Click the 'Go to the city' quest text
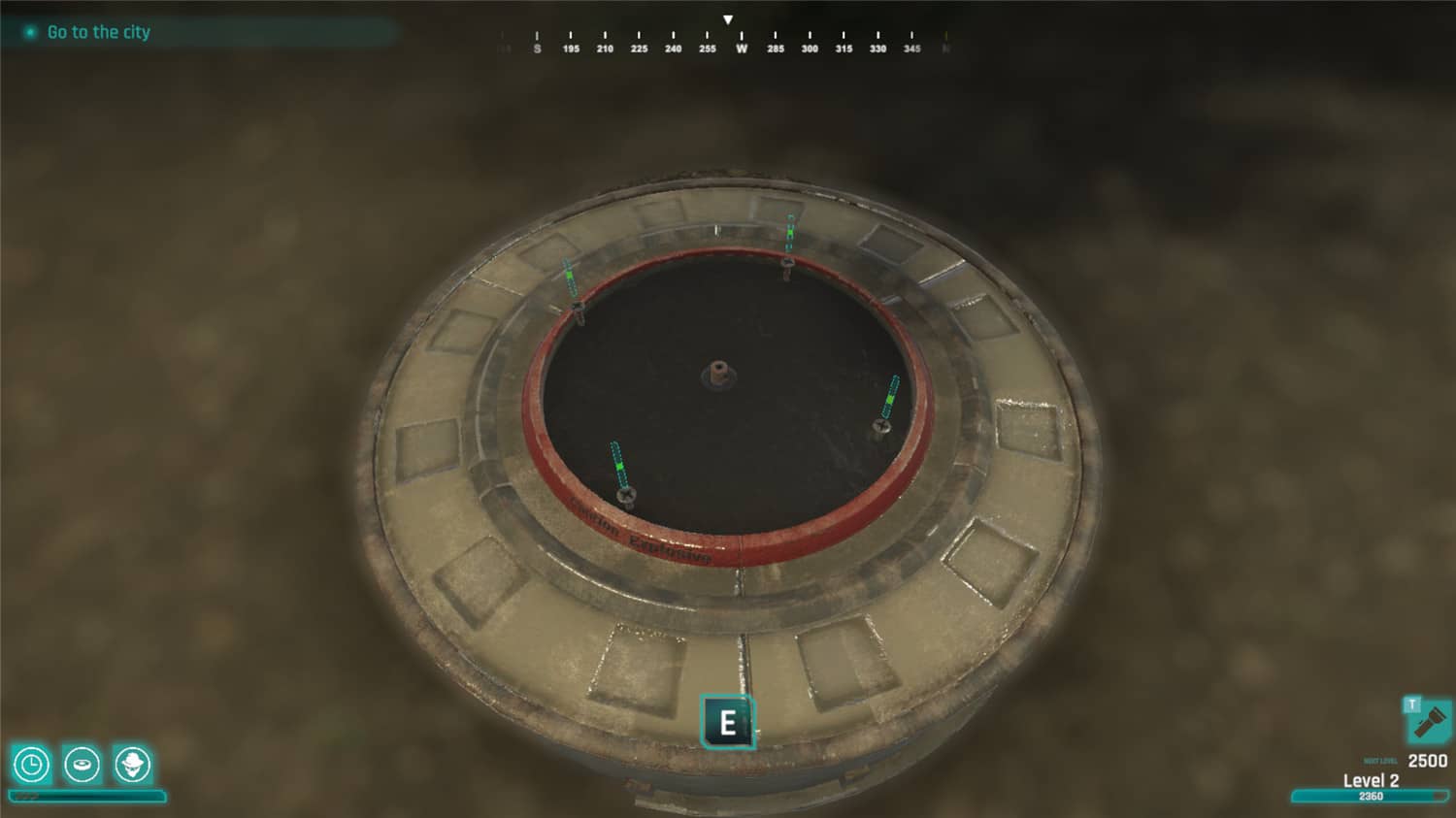 click(x=97, y=32)
